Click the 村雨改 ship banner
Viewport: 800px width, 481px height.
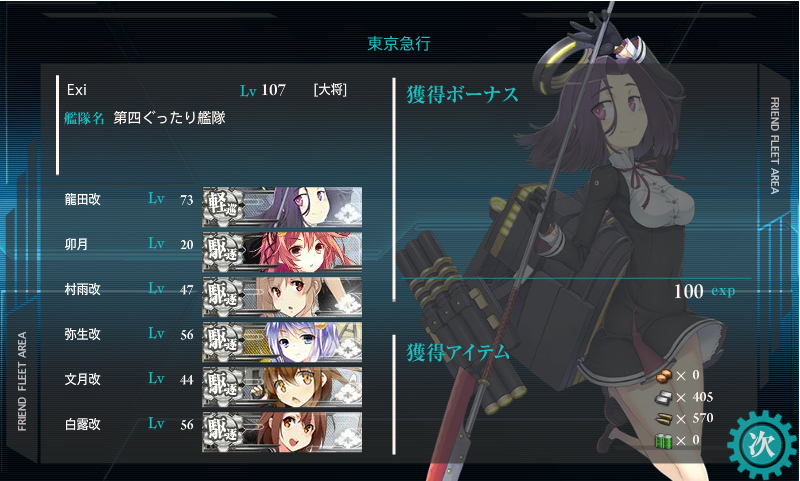coord(282,296)
